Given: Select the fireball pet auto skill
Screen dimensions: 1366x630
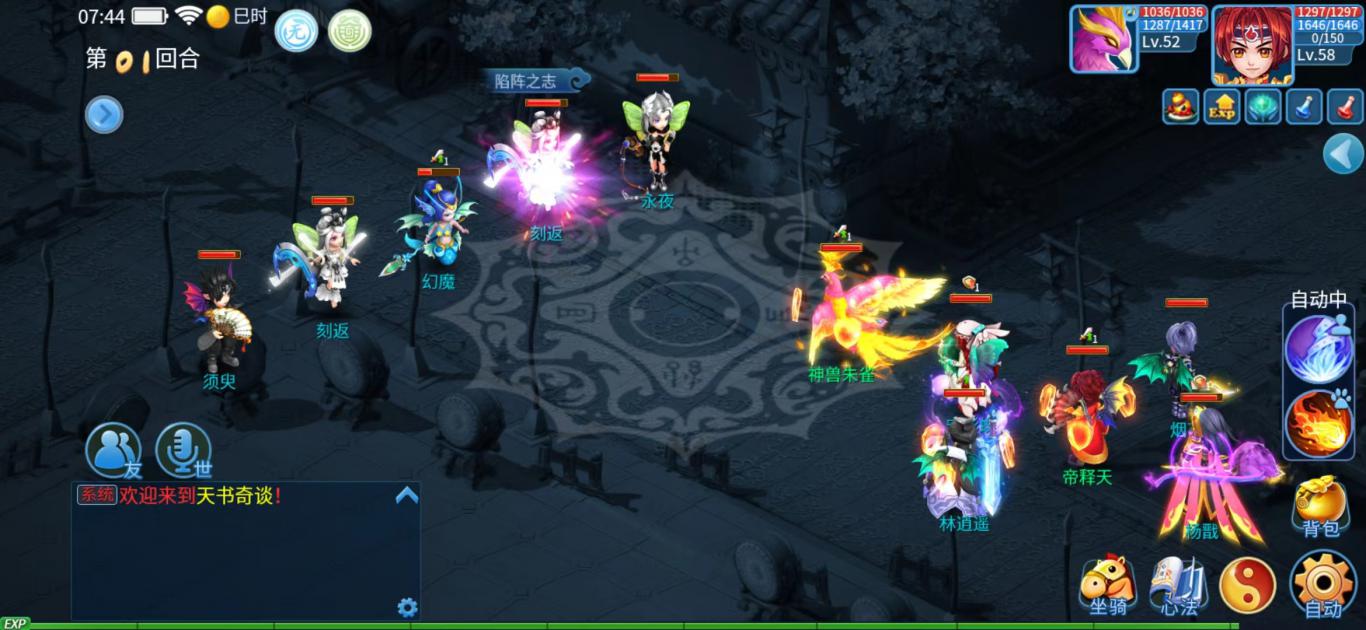Looking at the screenshot, I should pyautogui.click(x=1318, y=423).
